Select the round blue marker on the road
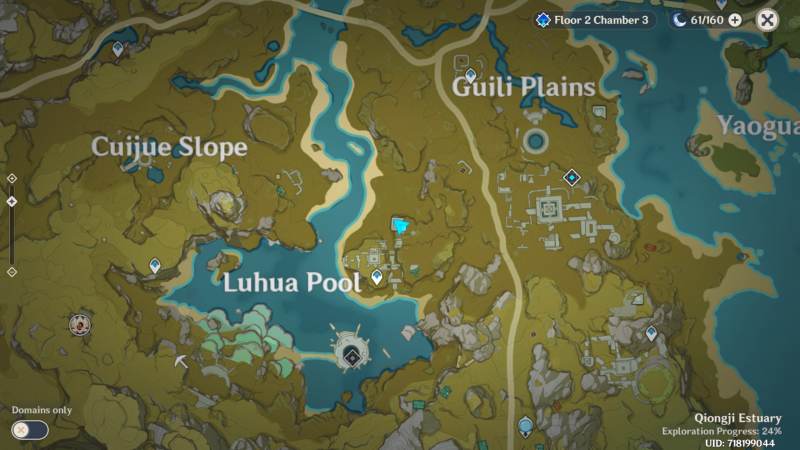The height and width of the screenshot is (450, 800). pos(524,427)
